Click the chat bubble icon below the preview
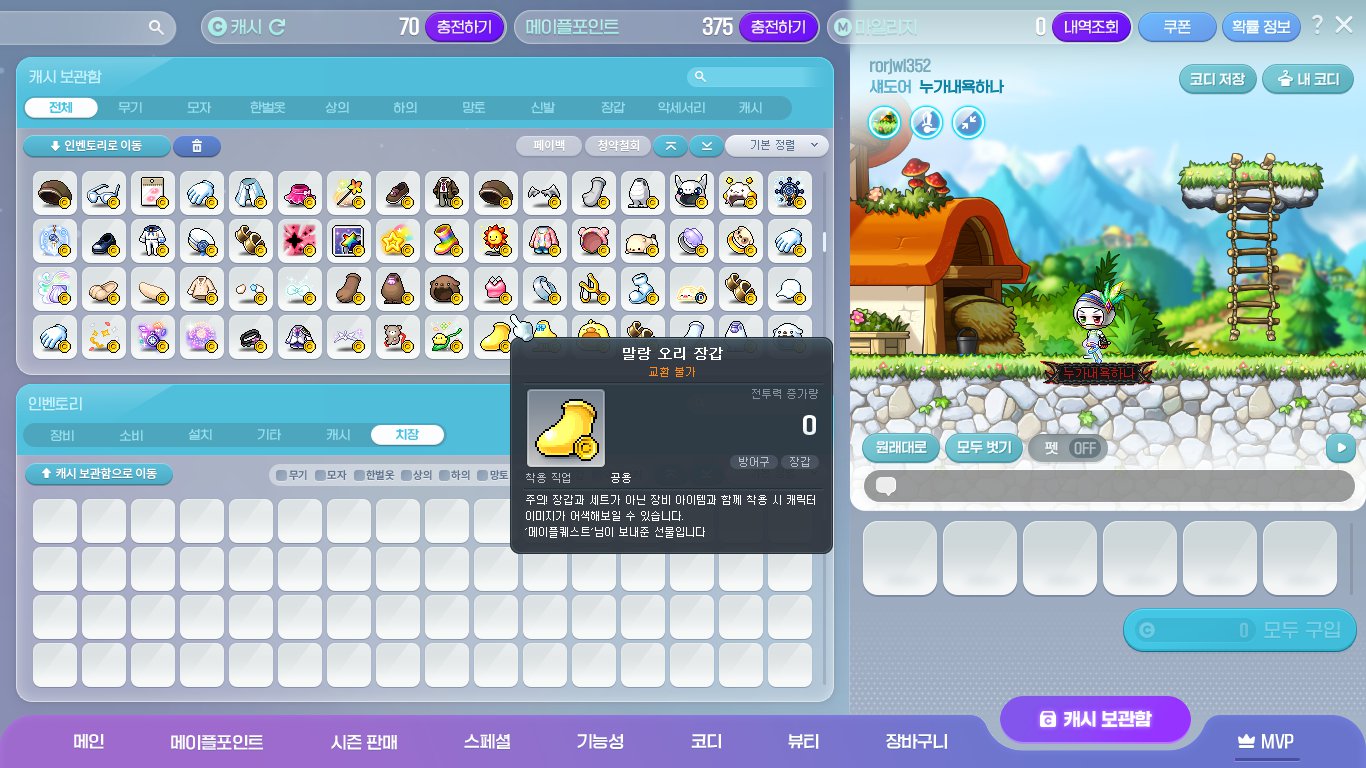This screenshot has width=1366, height=768. 888,486
